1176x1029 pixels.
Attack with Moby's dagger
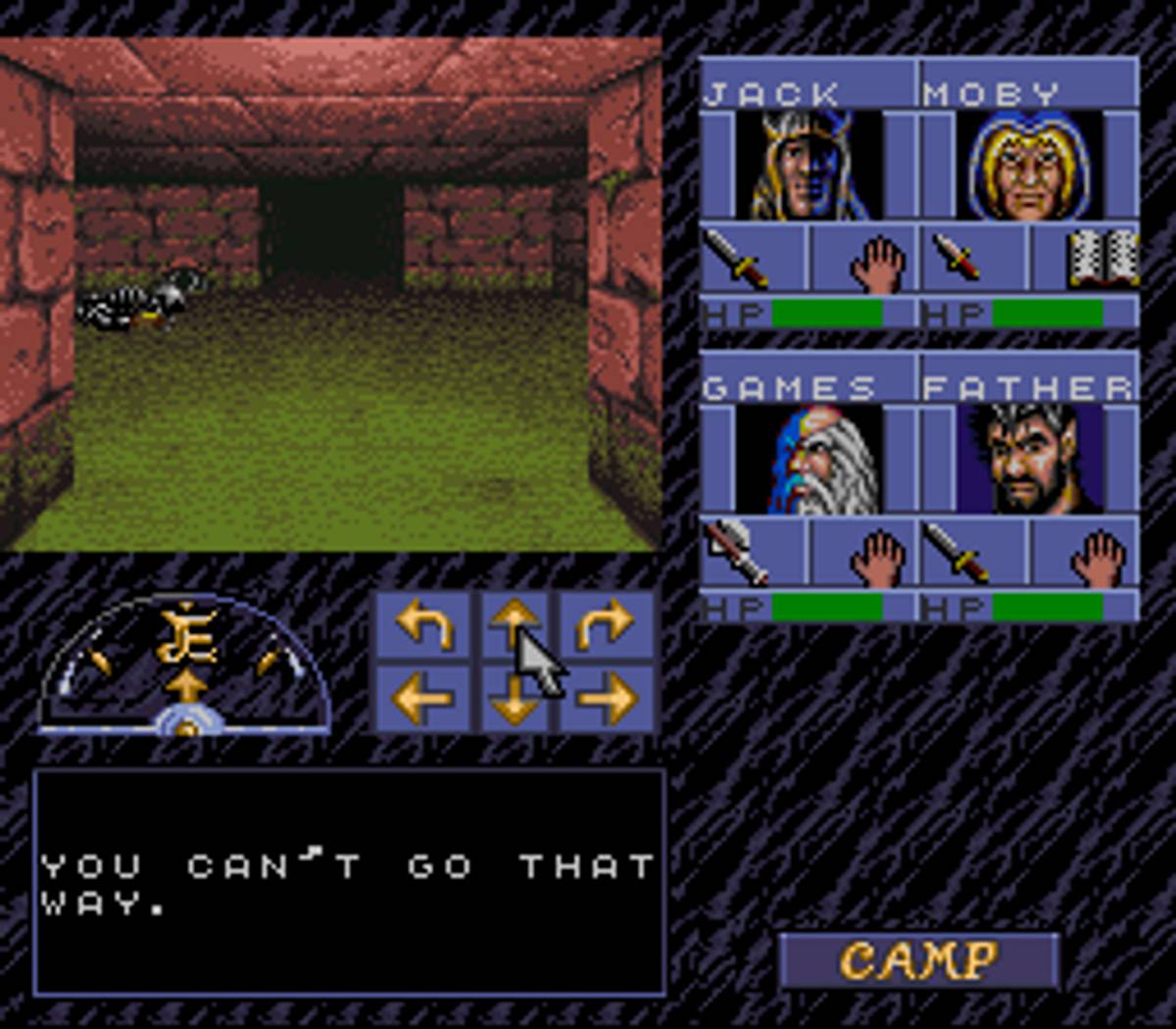[x=972, y=259]
